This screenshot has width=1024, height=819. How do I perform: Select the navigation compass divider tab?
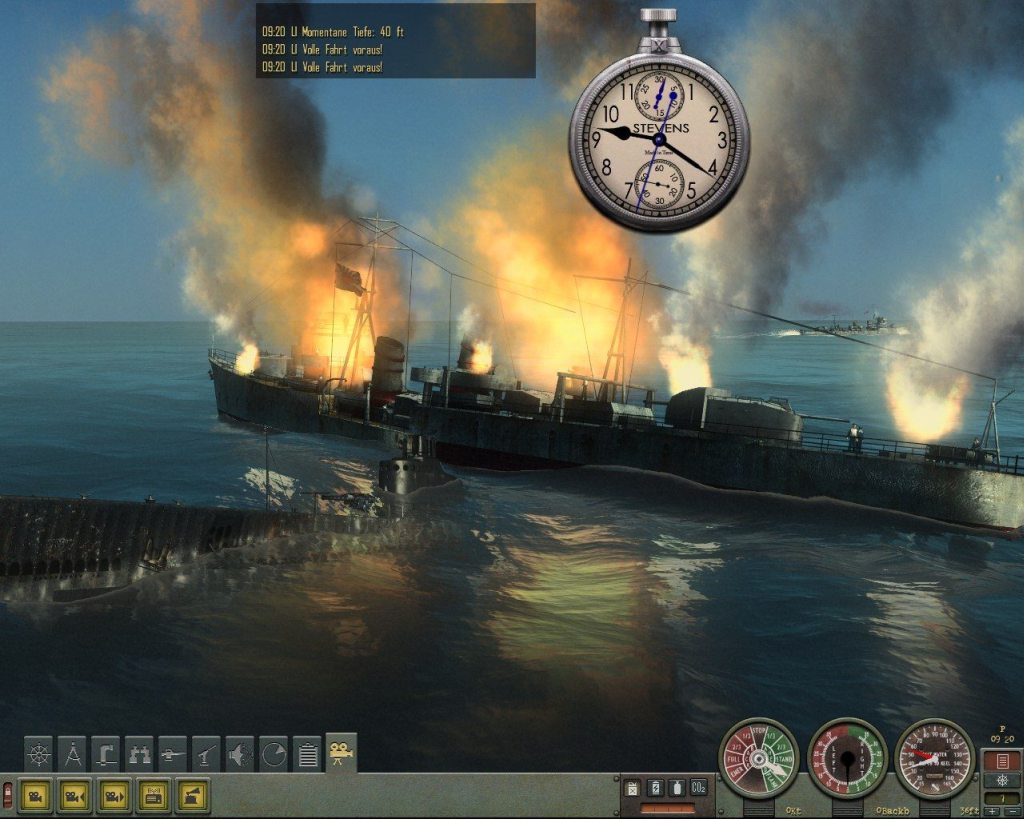[72, 753]
